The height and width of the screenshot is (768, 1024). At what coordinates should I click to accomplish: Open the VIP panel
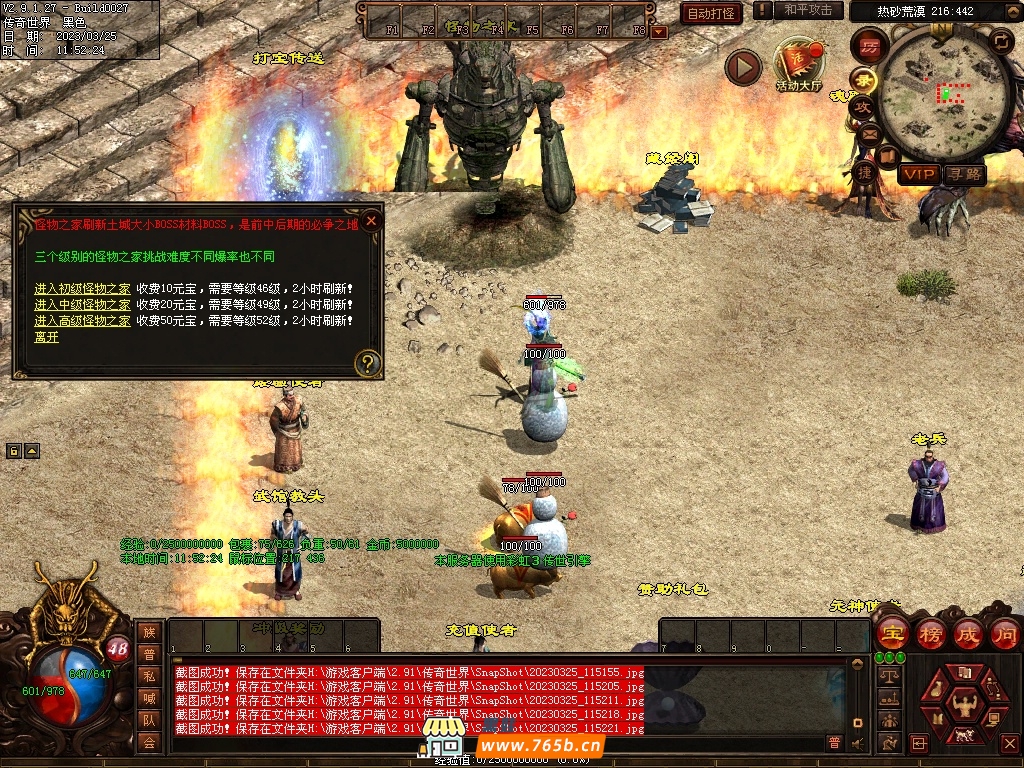[917, 174]
